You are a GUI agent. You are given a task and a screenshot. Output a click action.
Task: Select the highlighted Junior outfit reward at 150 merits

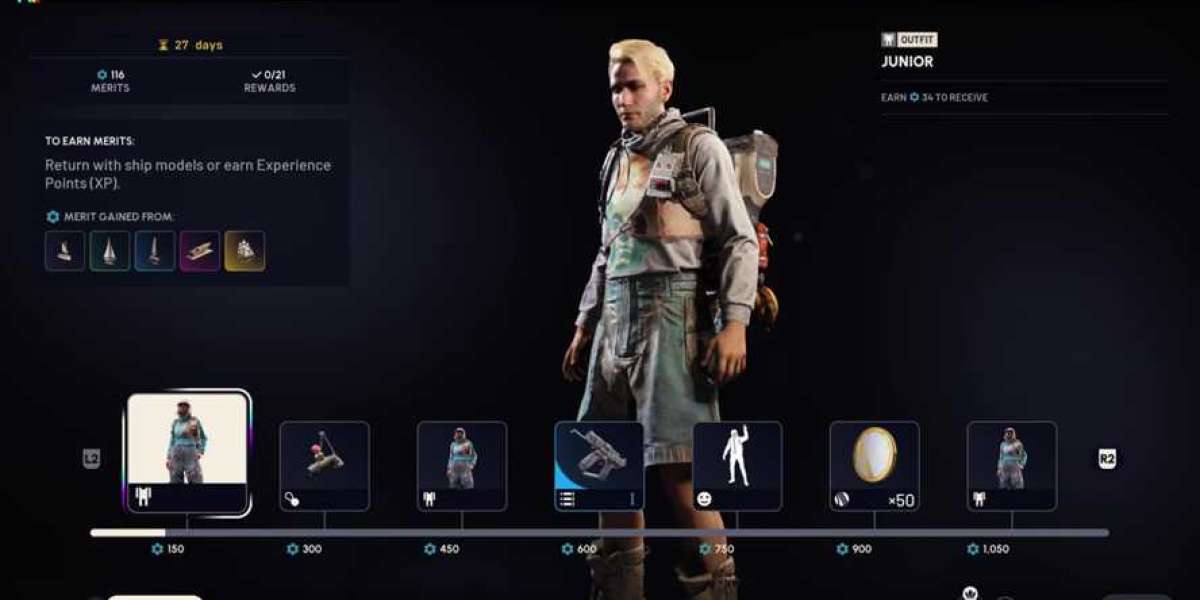coord(187,452)
